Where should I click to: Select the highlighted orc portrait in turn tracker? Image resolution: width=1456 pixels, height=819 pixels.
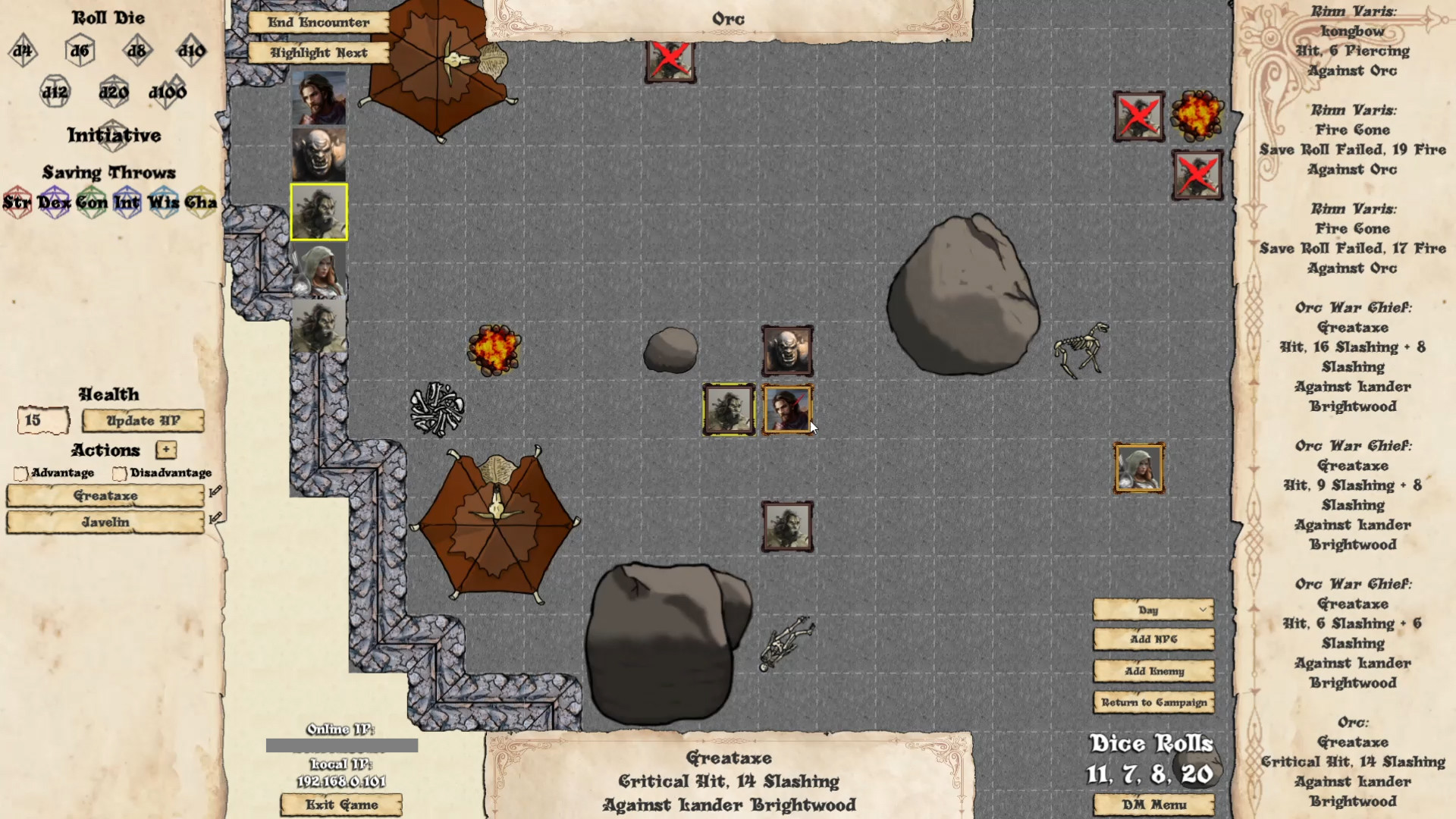[318, 212]
